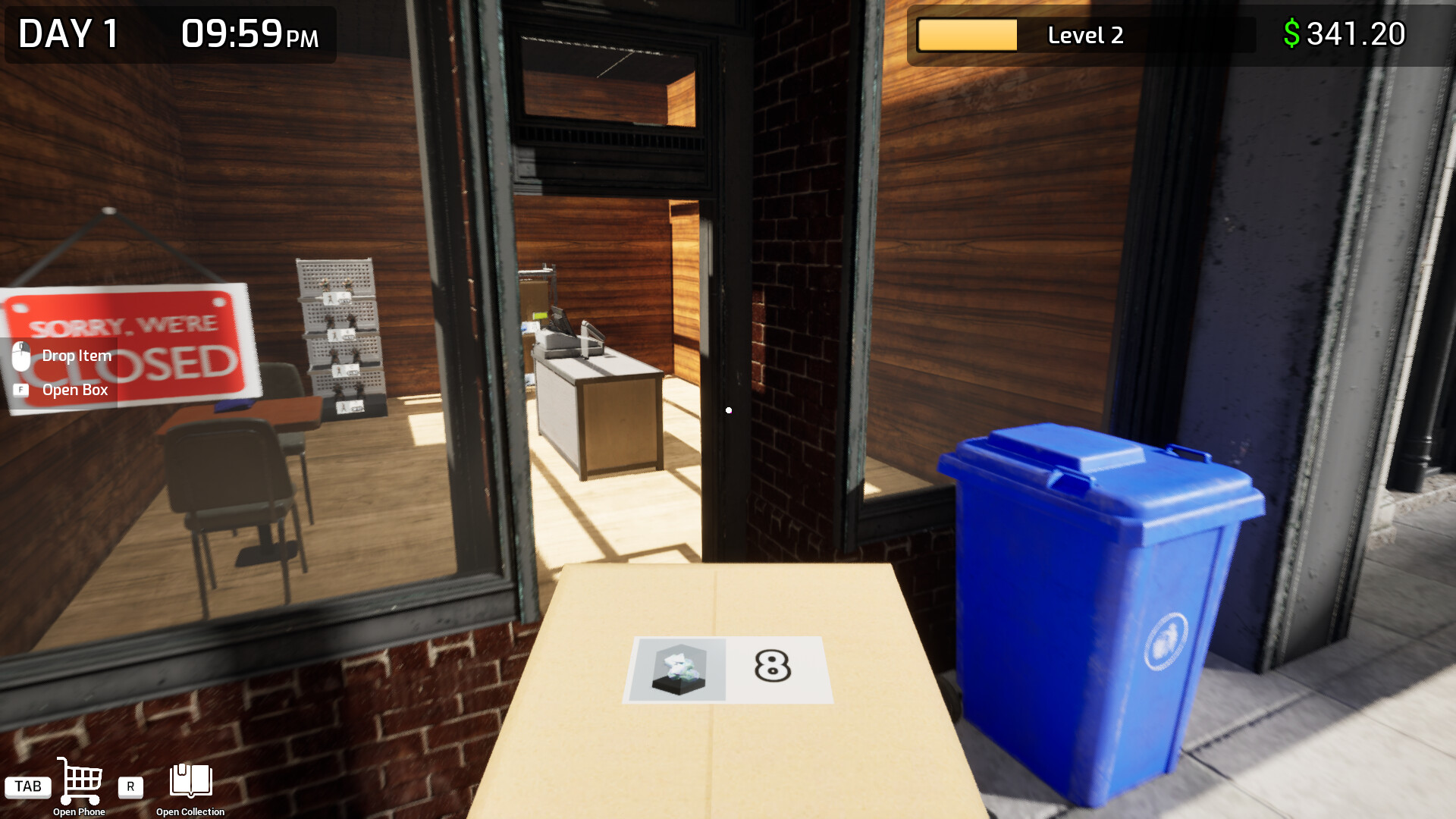The image size is (1456, 819).
Task: Click the Level 2 XP progress bar
Action: coord(967,35)
